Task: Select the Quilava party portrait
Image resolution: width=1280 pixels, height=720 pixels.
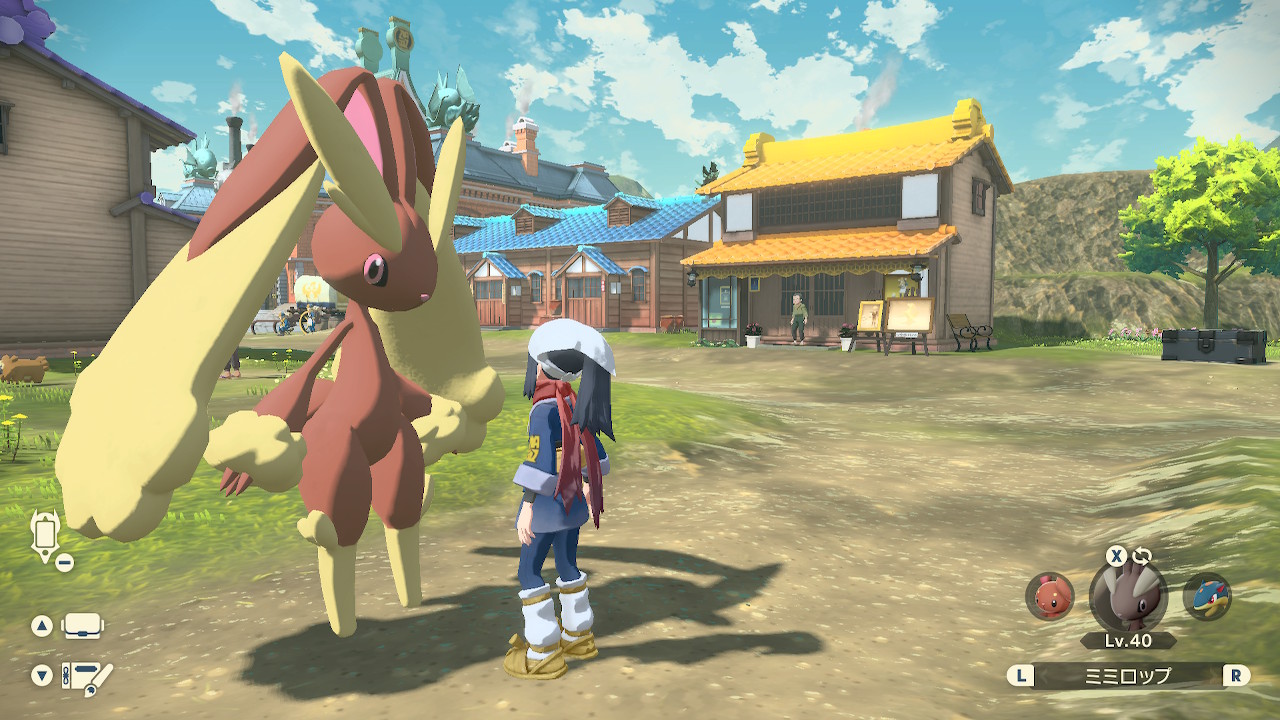Action: point(1207,596)
